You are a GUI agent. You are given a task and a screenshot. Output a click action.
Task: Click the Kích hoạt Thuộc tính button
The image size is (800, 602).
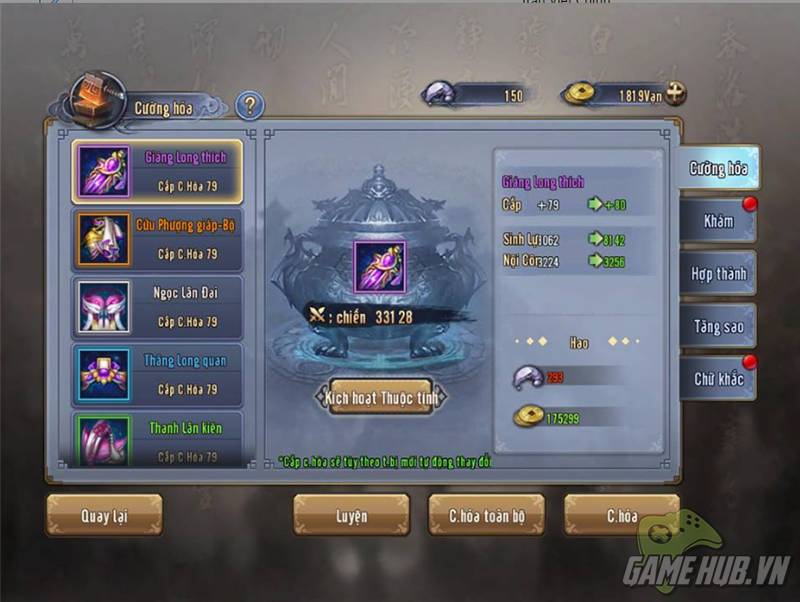click(x=379, y=397)
